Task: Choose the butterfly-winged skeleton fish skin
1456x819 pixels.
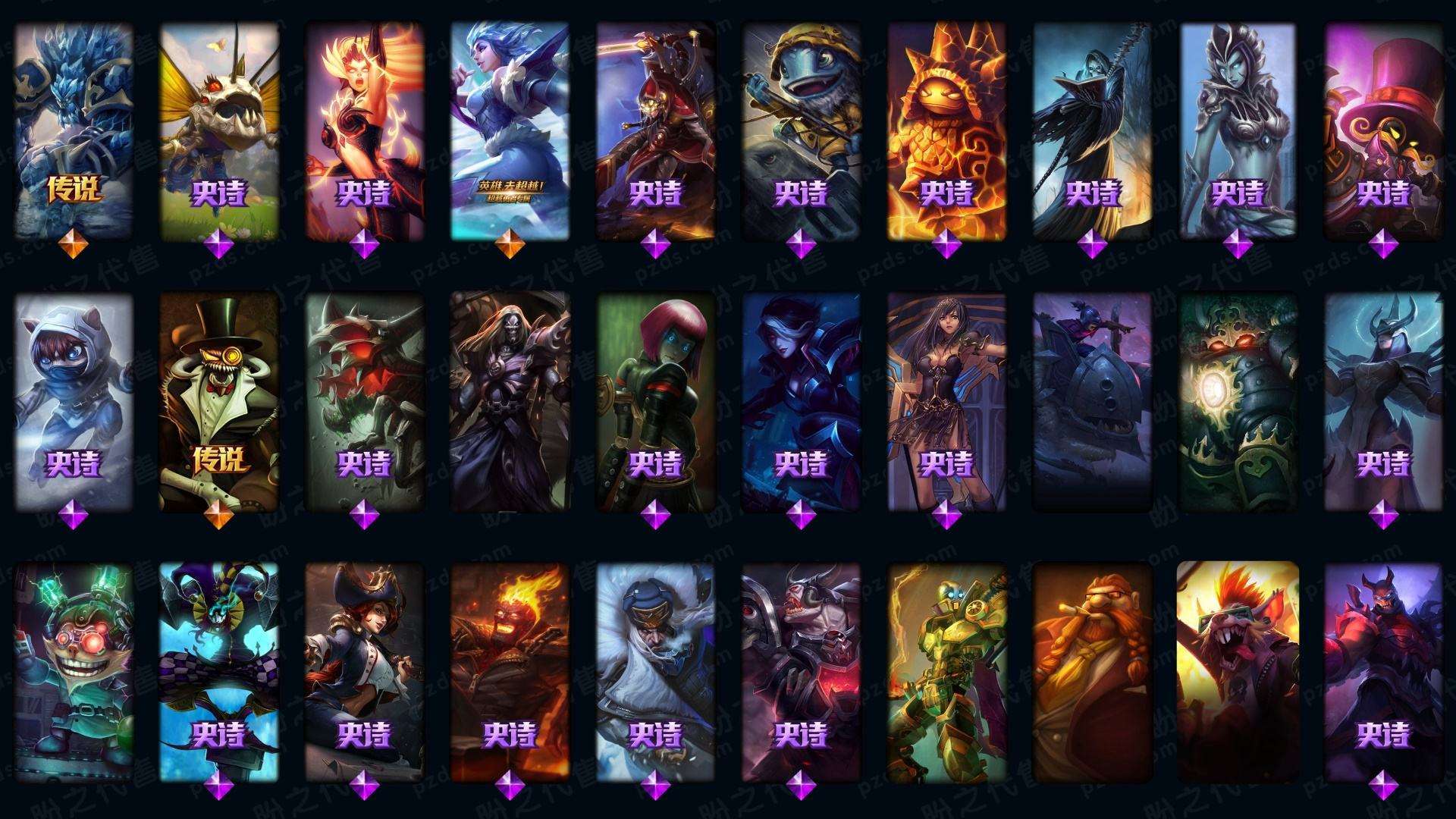Action: [219, 129]
